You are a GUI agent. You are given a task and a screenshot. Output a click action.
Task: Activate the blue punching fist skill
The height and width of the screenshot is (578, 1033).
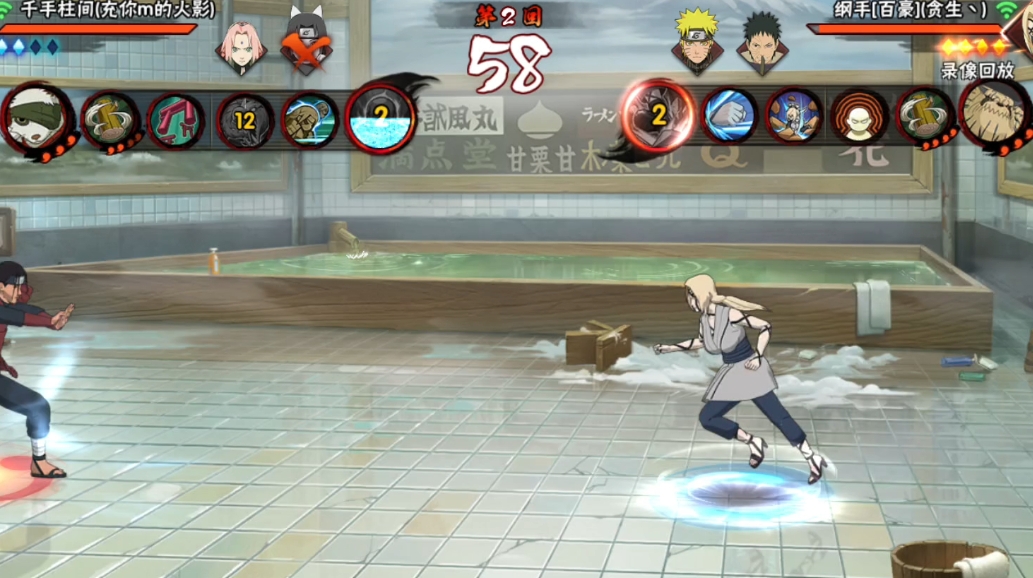pyautogui.click(x=729, y=115)
